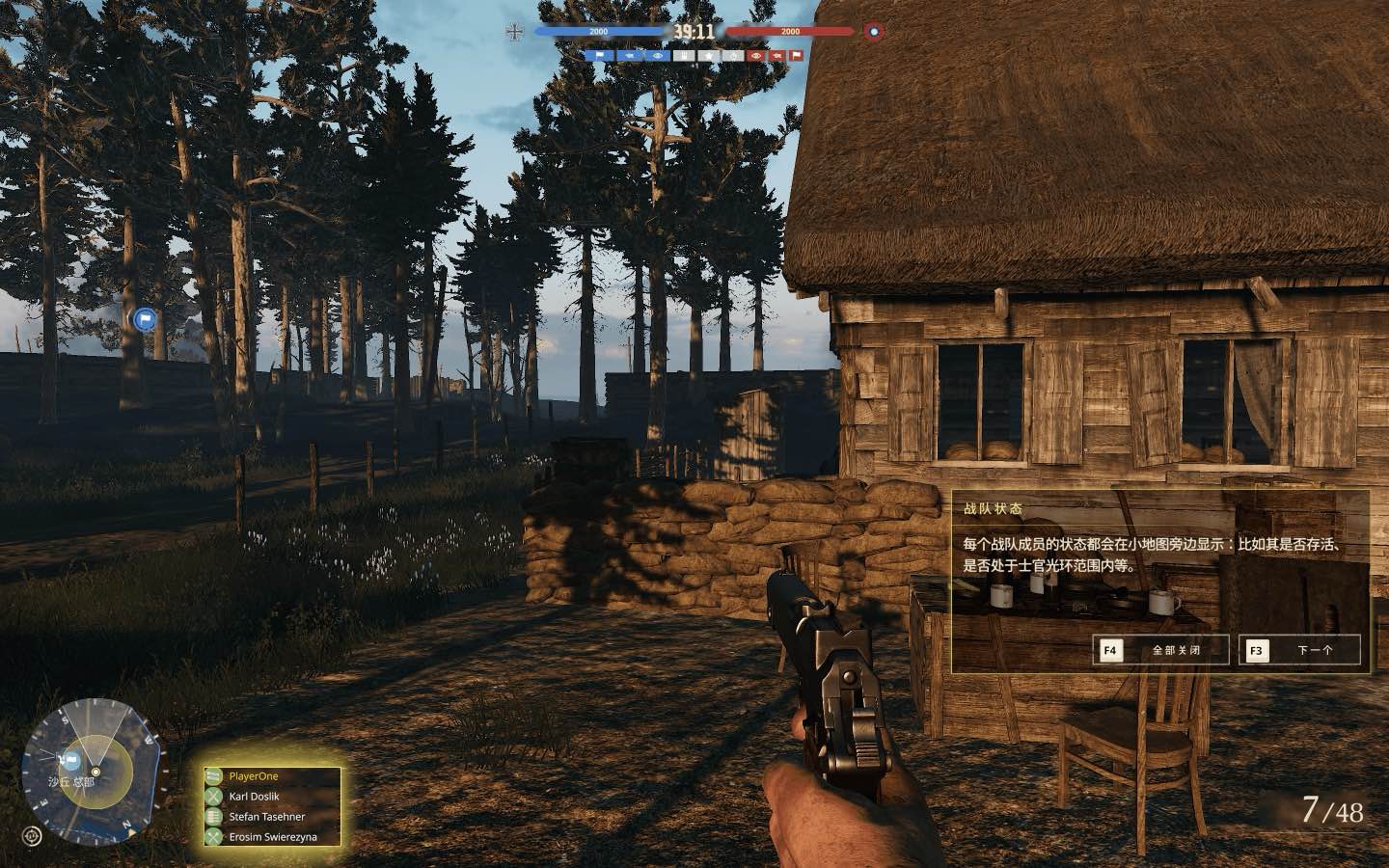Click the iron cross faction emblem
The image size is (1389, 868).
point(513,32)
